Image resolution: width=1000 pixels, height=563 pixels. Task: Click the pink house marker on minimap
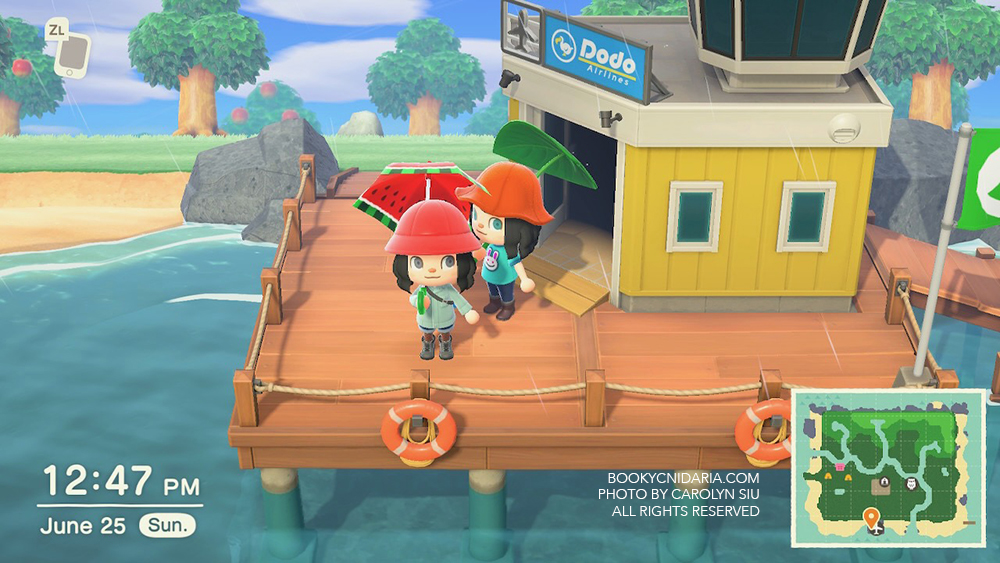[840, 466]
